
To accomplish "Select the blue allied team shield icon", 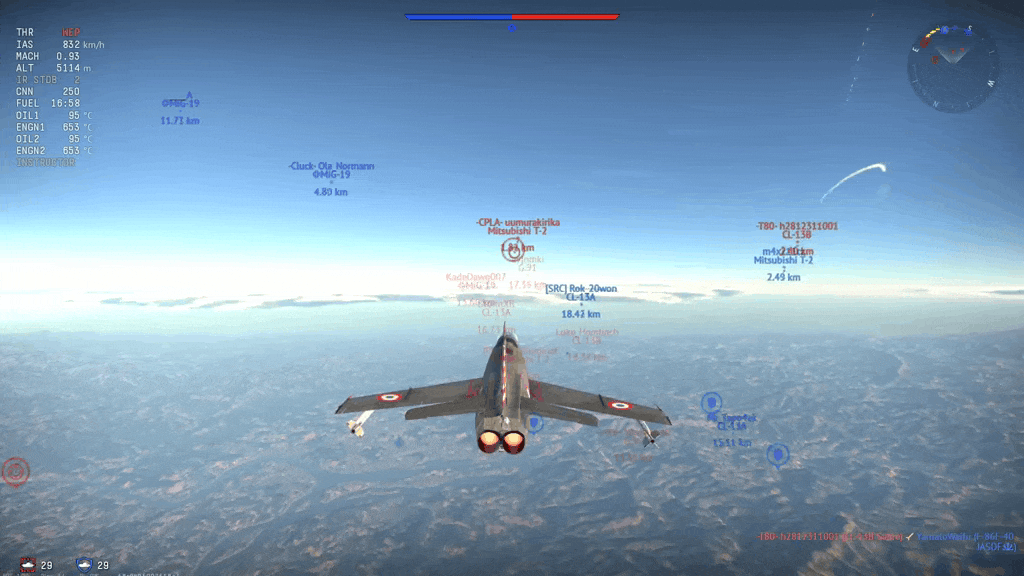I will (85, 565).
